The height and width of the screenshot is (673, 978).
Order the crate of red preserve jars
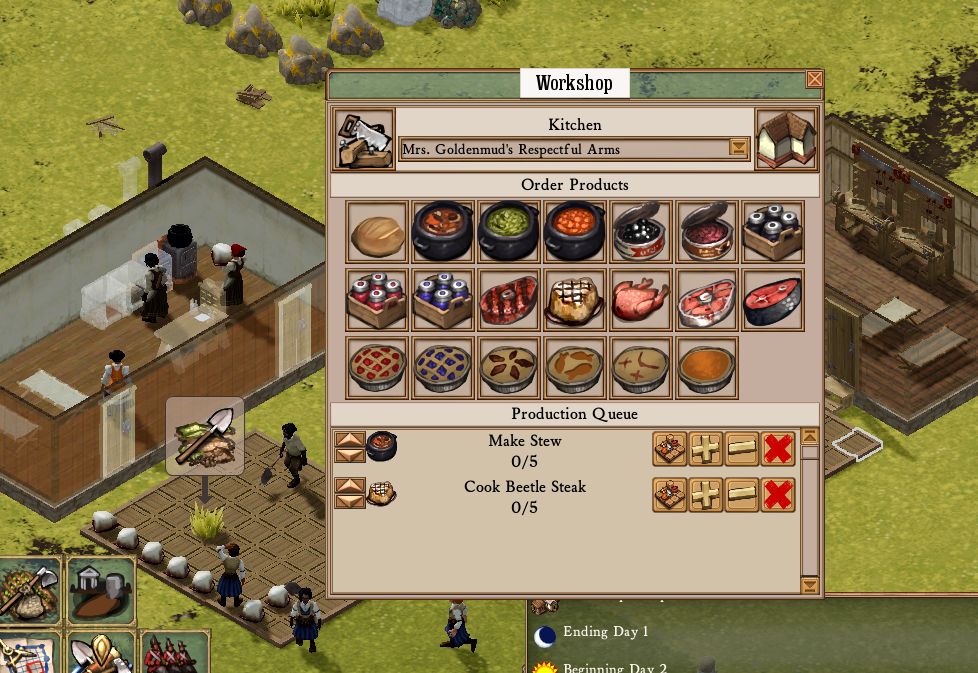[x=377, y=300]
